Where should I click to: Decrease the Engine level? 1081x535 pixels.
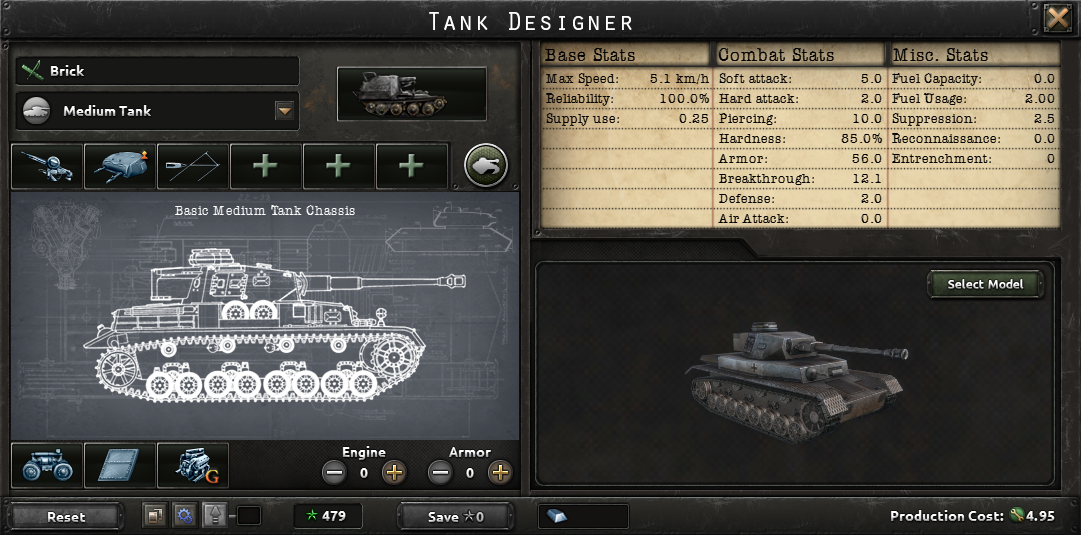coord(335,472)
